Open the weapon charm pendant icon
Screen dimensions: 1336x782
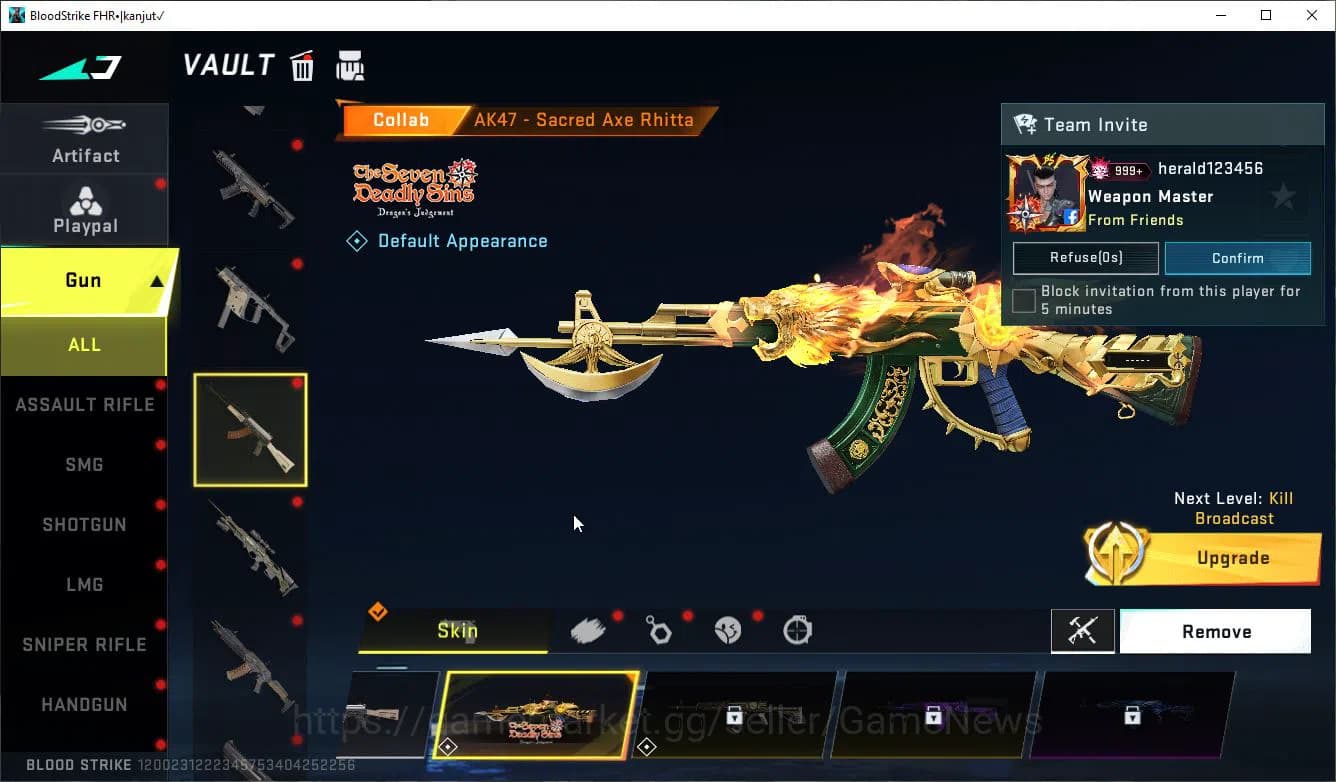pyautogui.click(x=659, y=629)
